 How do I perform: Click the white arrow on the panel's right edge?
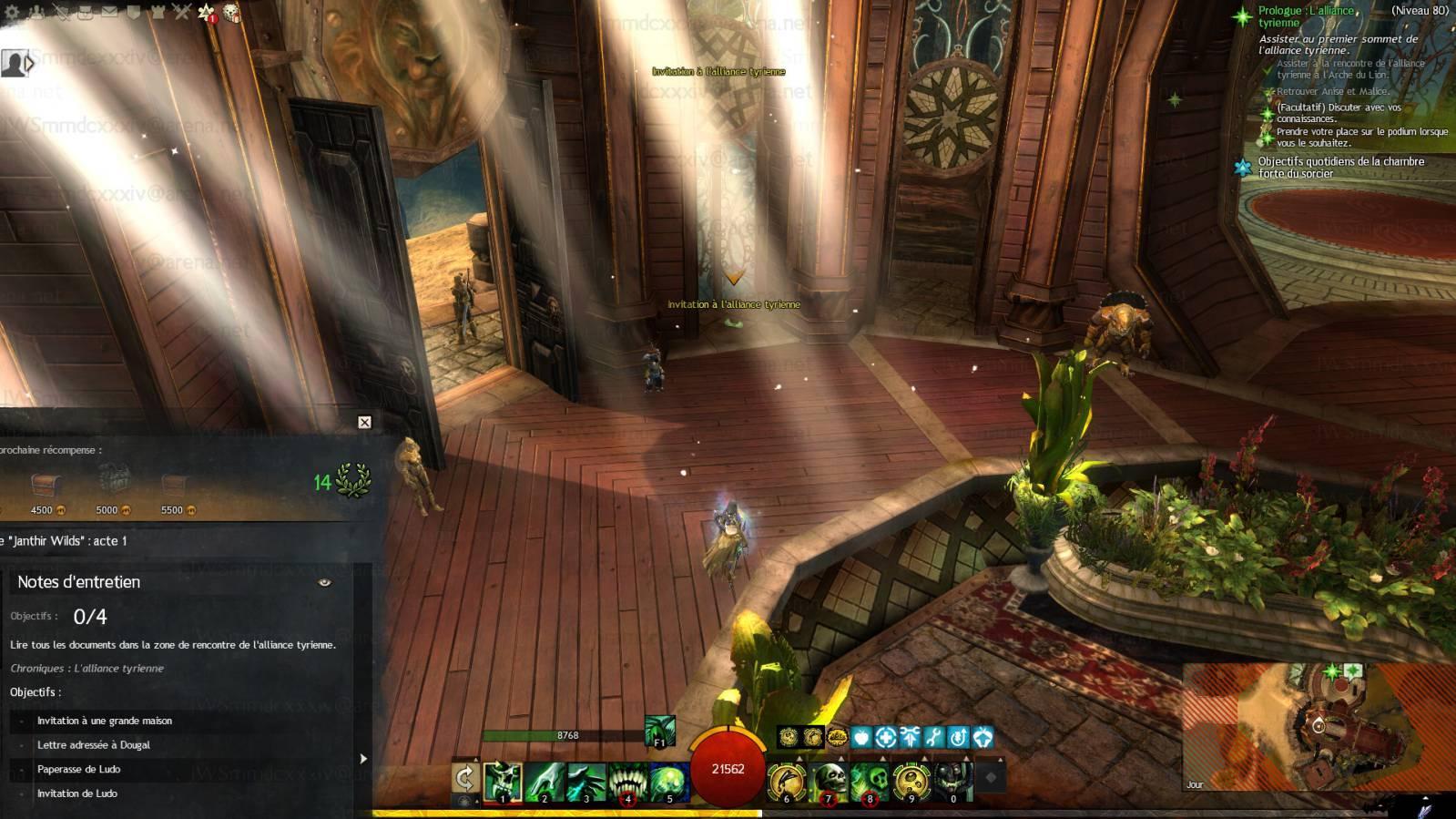[x=363, y=758]
